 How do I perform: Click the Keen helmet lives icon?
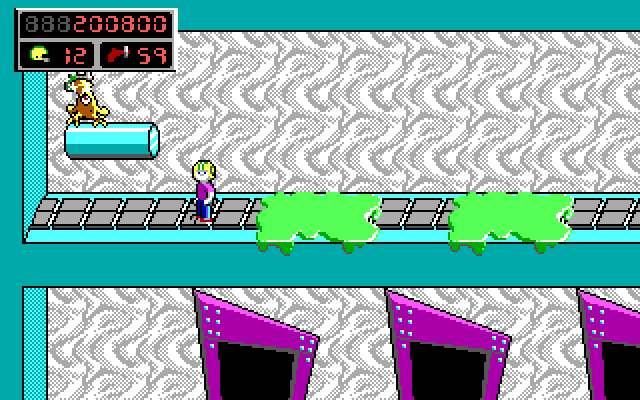click(x=38, y=54)
